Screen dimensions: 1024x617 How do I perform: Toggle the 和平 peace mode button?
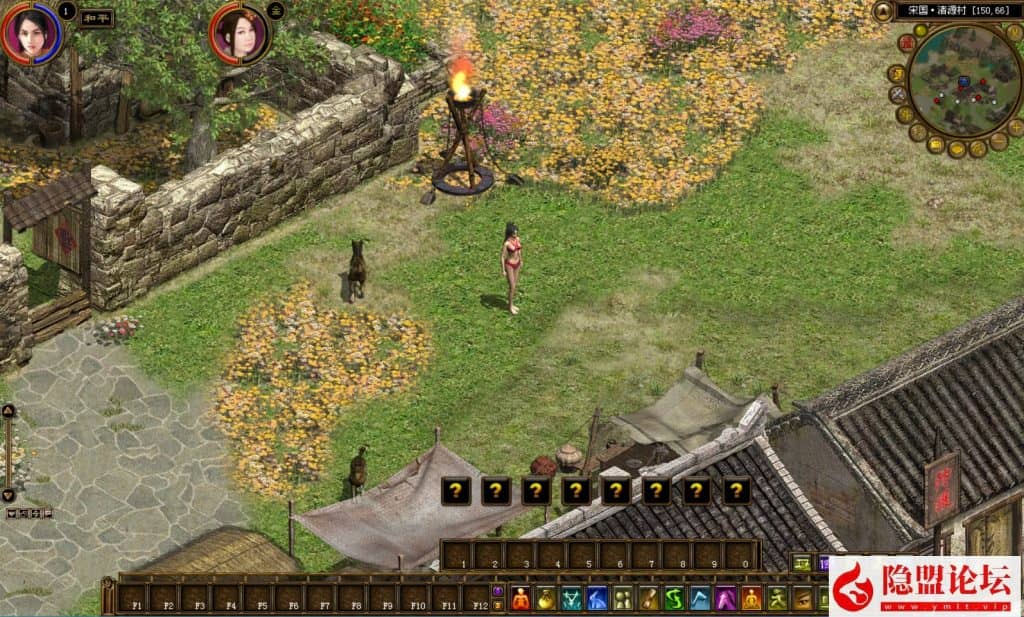[96, 18]
